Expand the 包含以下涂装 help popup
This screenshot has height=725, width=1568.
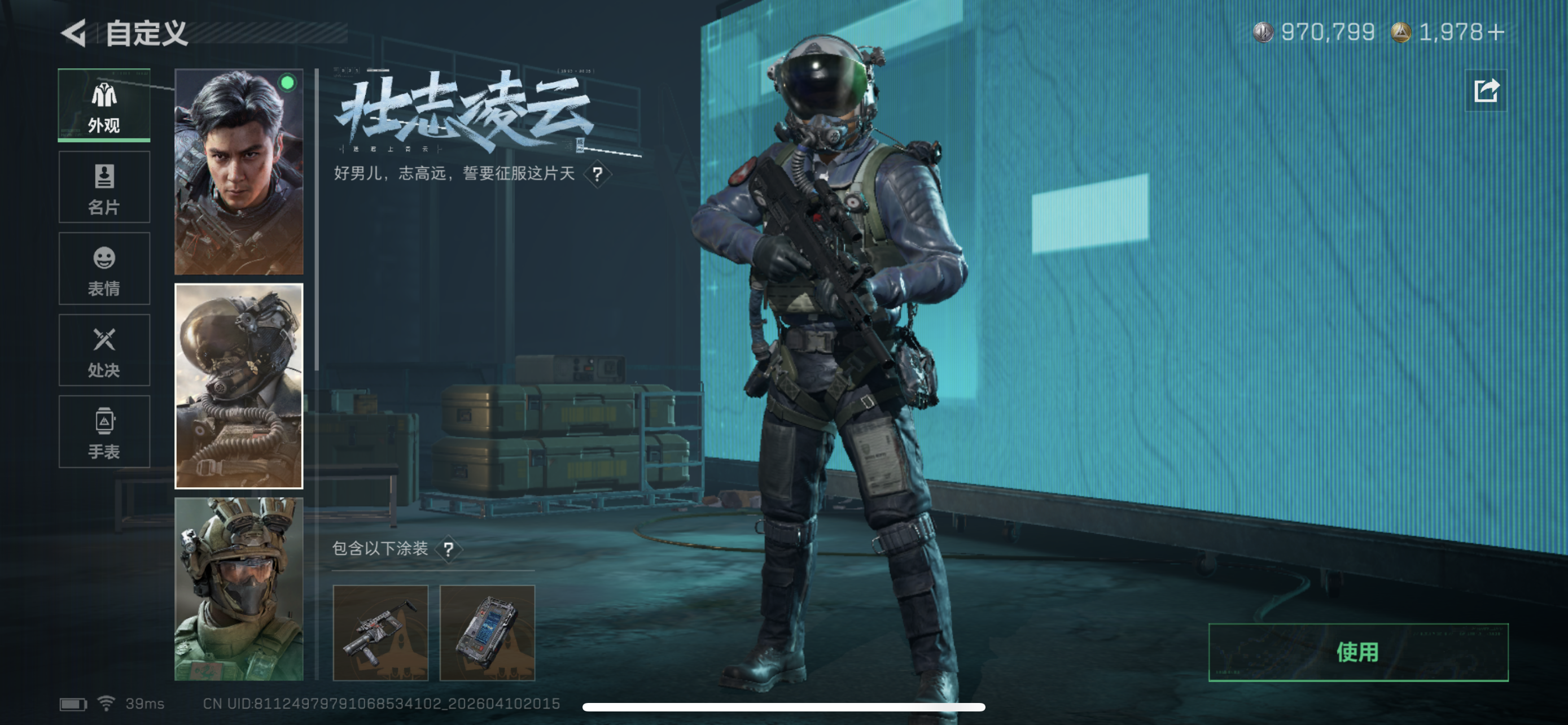click(451, 550)
